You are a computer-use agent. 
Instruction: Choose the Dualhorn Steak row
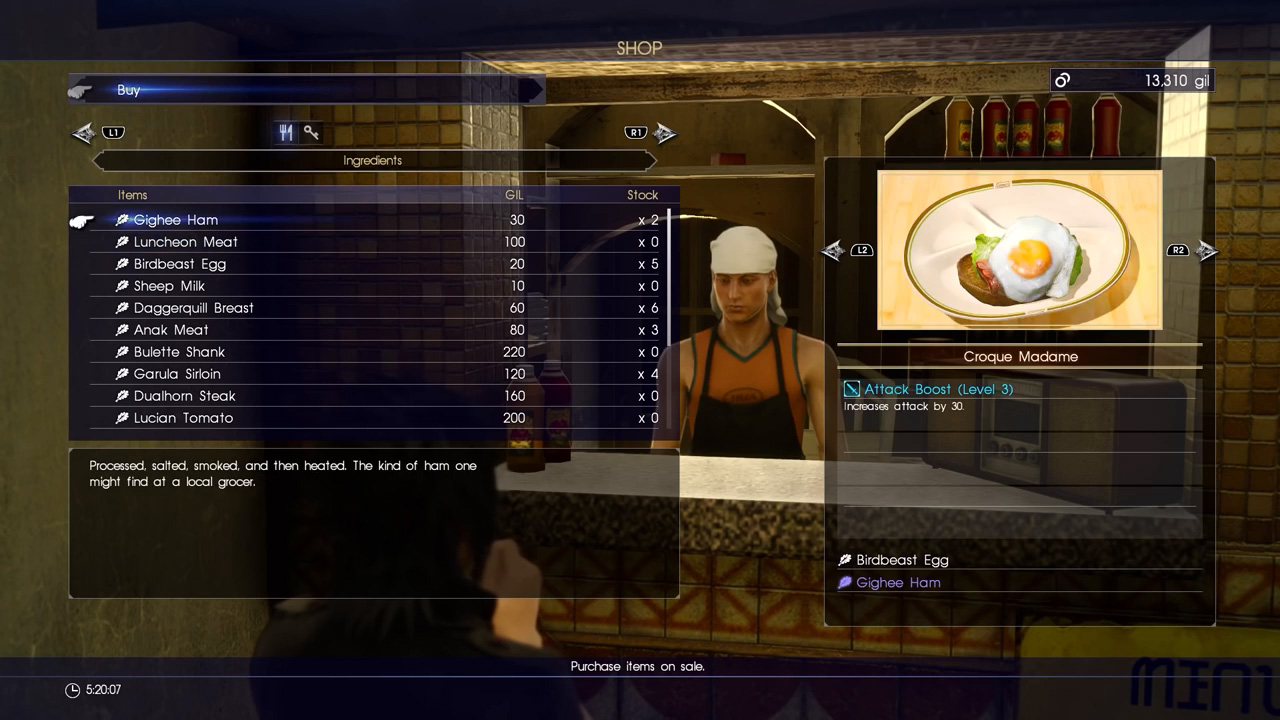[185, 396]
